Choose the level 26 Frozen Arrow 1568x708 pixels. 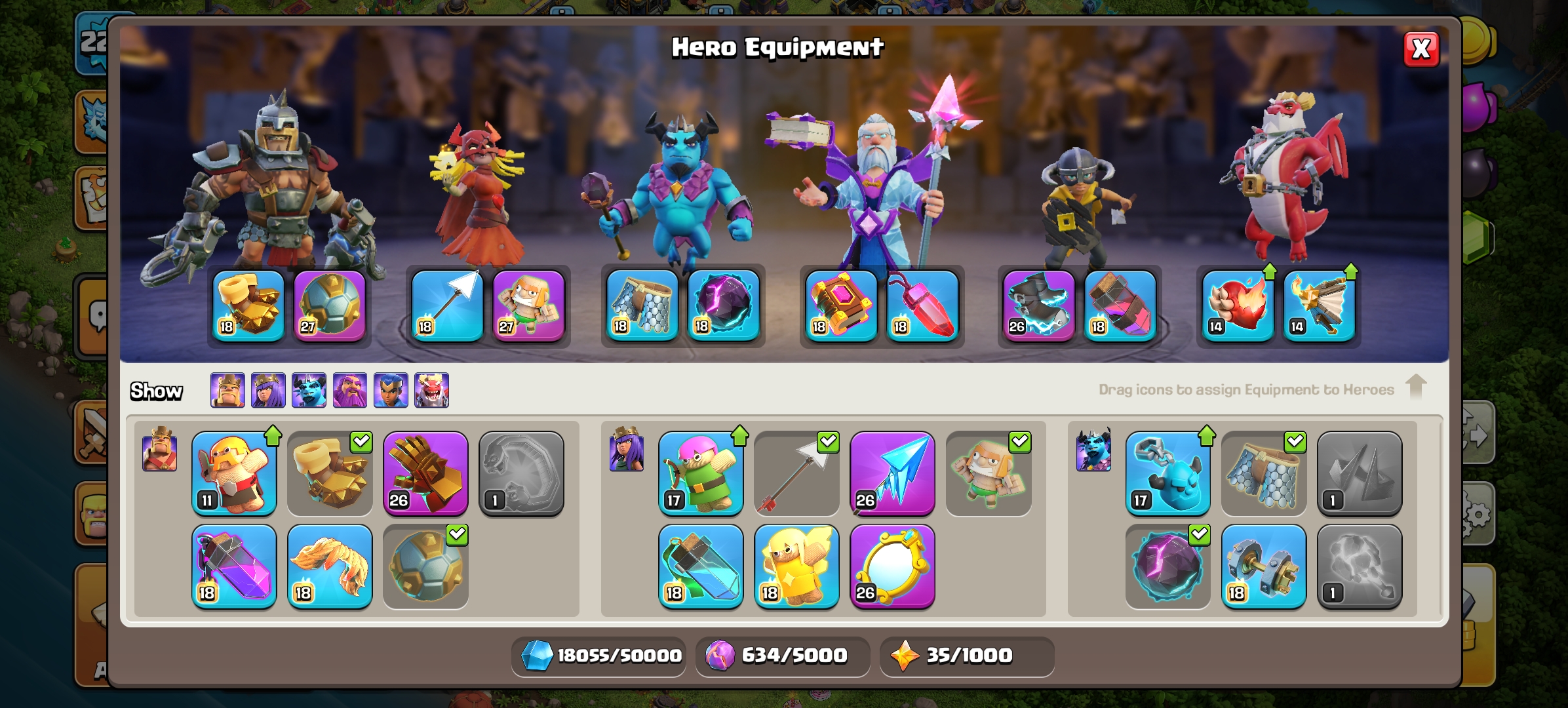point(892,473)
